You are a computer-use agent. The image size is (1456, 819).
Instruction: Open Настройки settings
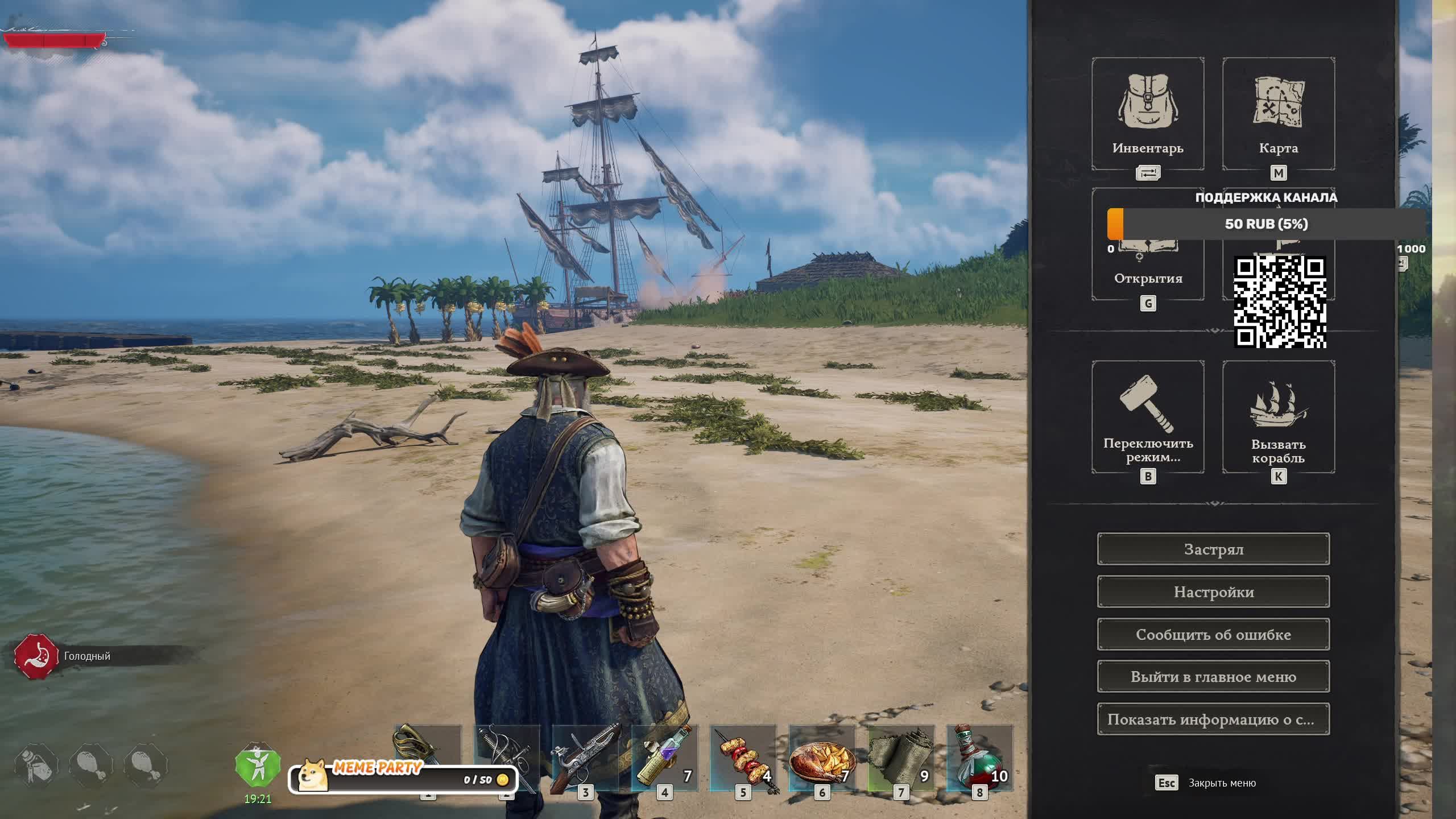point(1213,592)
